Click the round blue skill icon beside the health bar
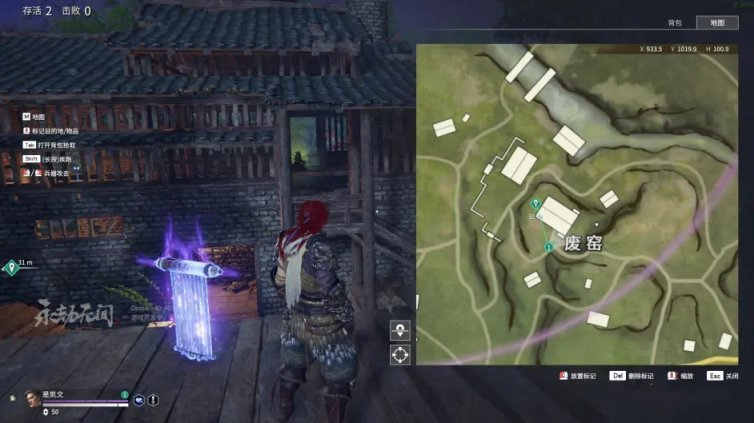754x423 pixels. point(139,400)
